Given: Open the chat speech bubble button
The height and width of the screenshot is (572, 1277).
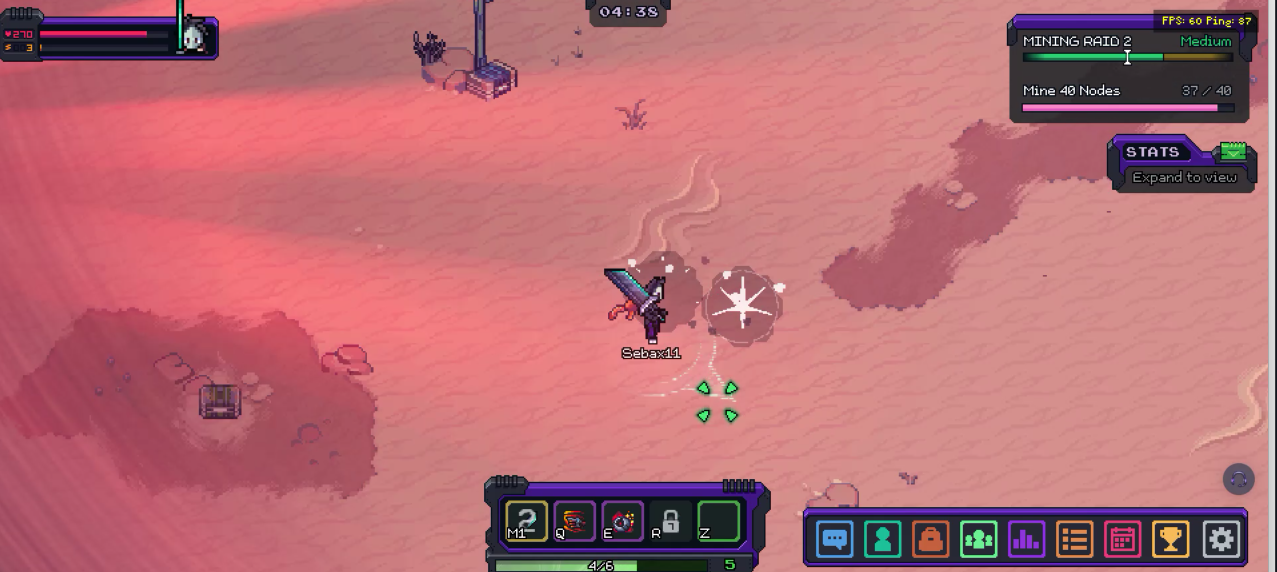Looking at the screenshot, I should tap(834, 540).
